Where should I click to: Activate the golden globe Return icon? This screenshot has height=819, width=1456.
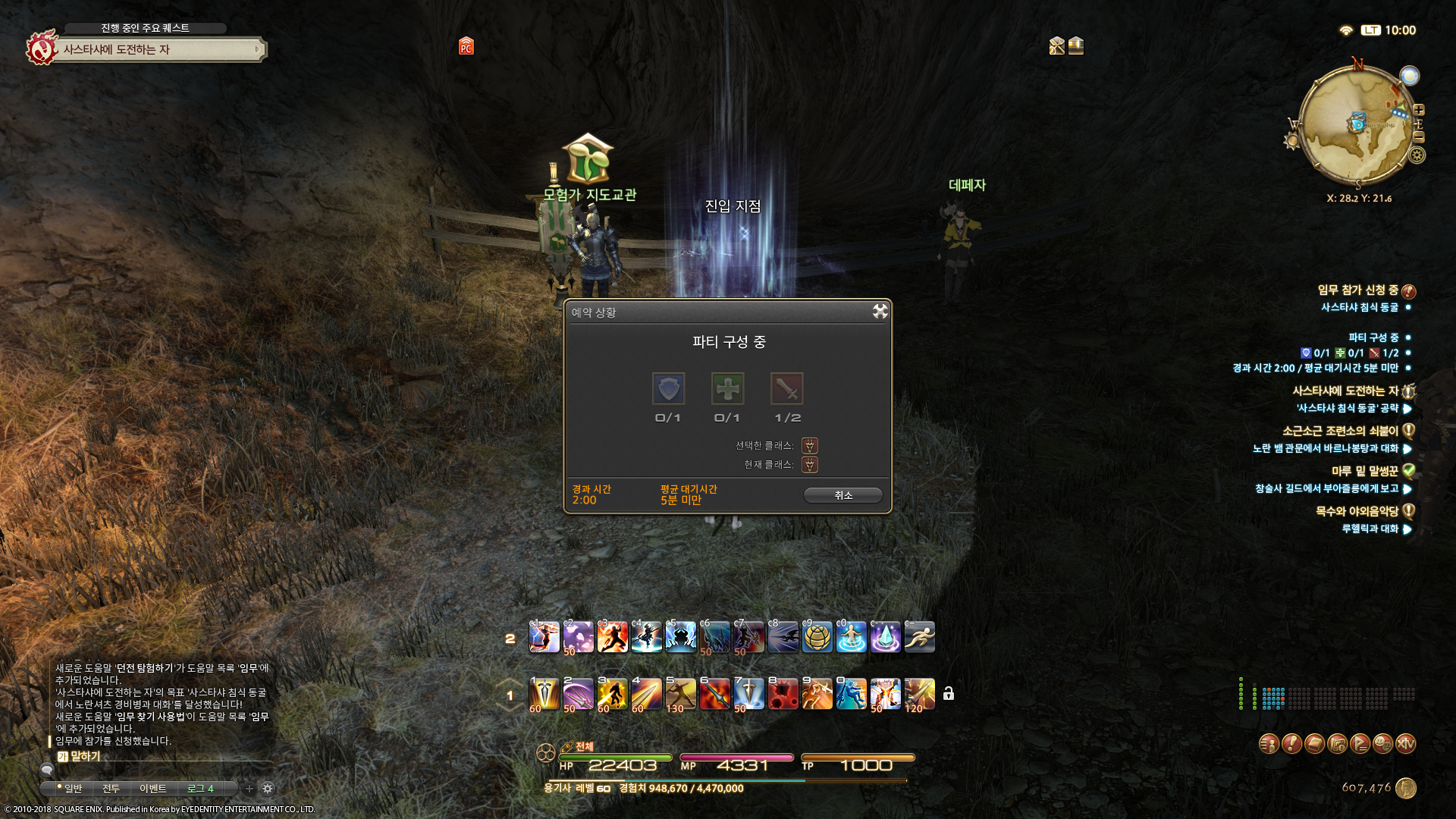tap(817, 637)
